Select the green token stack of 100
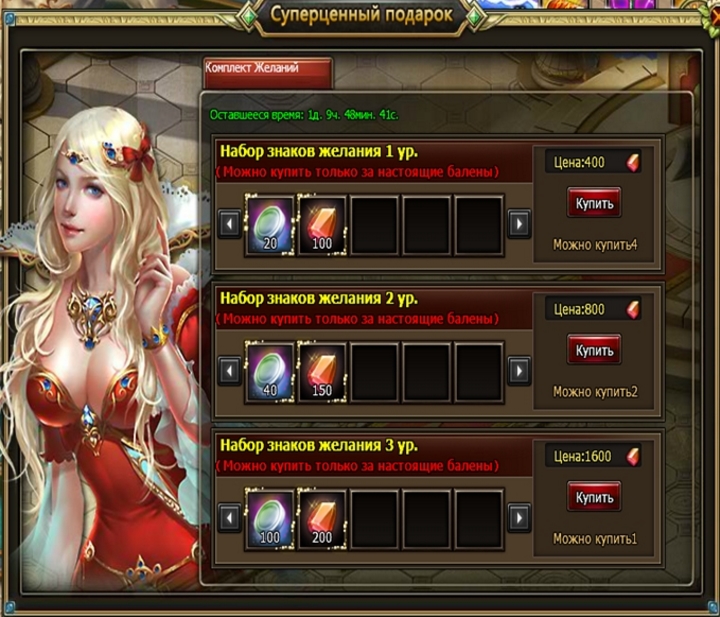The image size is (720, 617). [270, 516]
